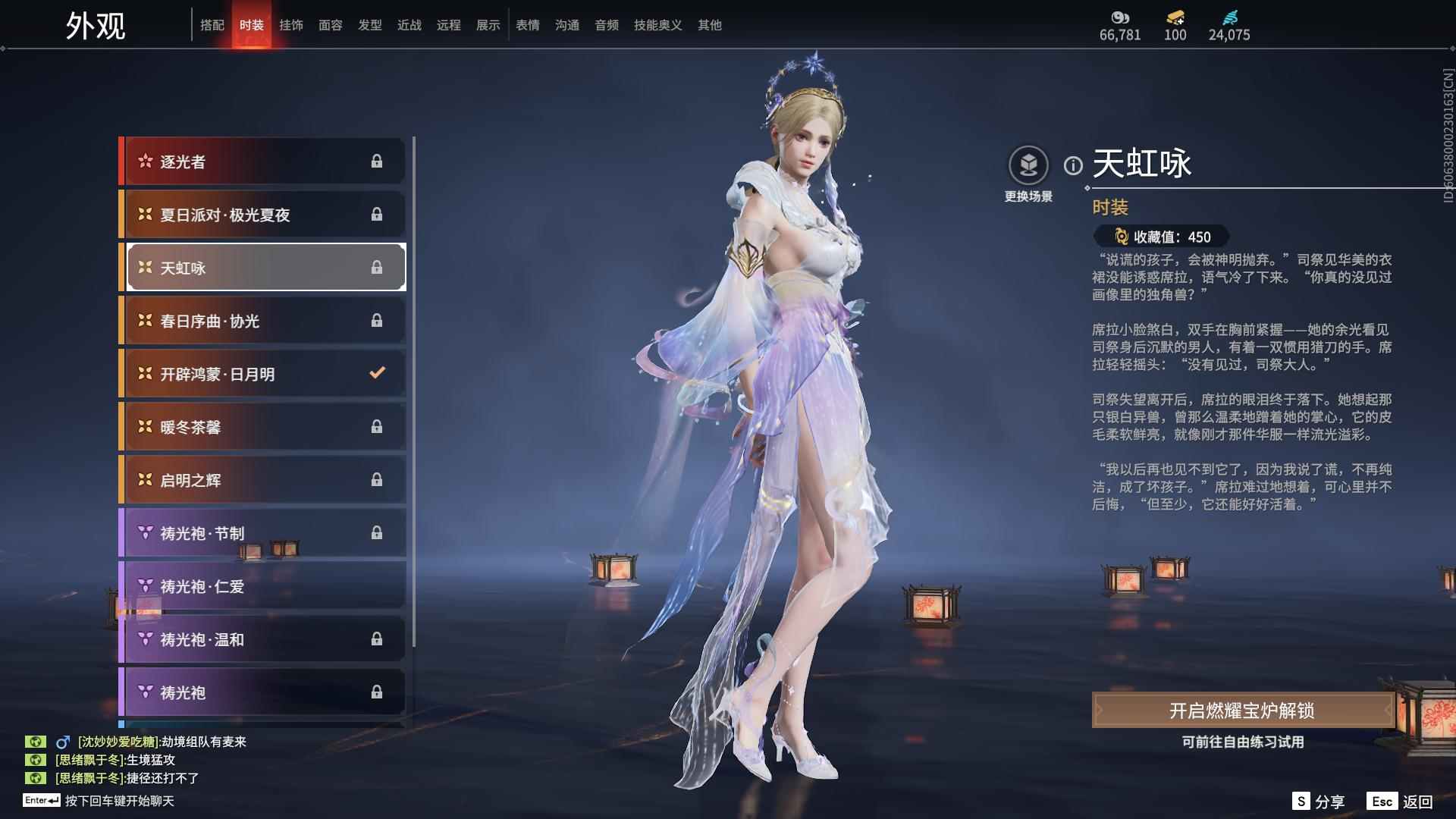The height and width of the screenshot is (819, 1456).
Task: Switch to the 挂饰 tab
Action: 292,24
